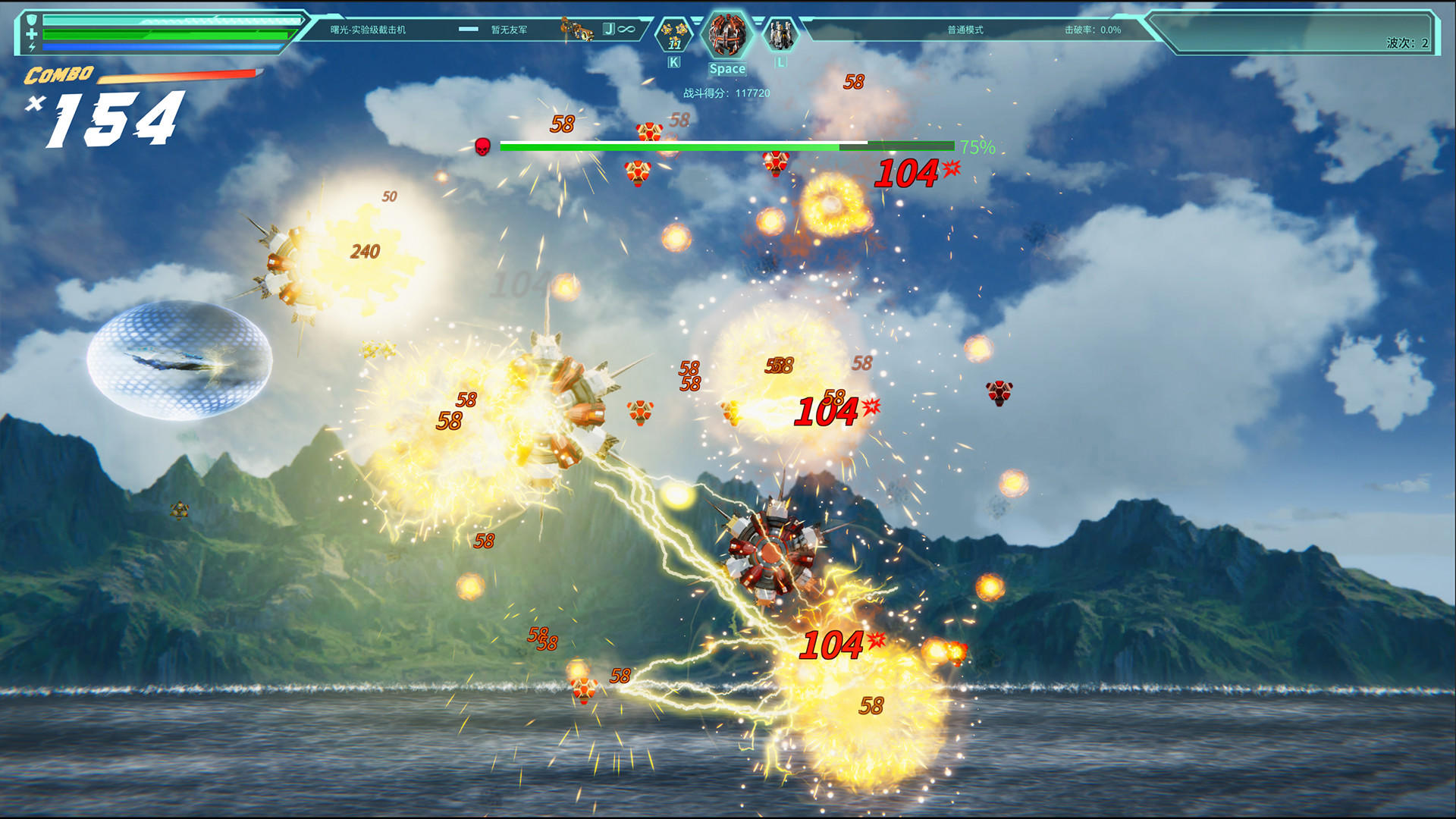Click the 75% boss health percentage
The width and height of the screenshot is (1456, 819).
(976, 146)
